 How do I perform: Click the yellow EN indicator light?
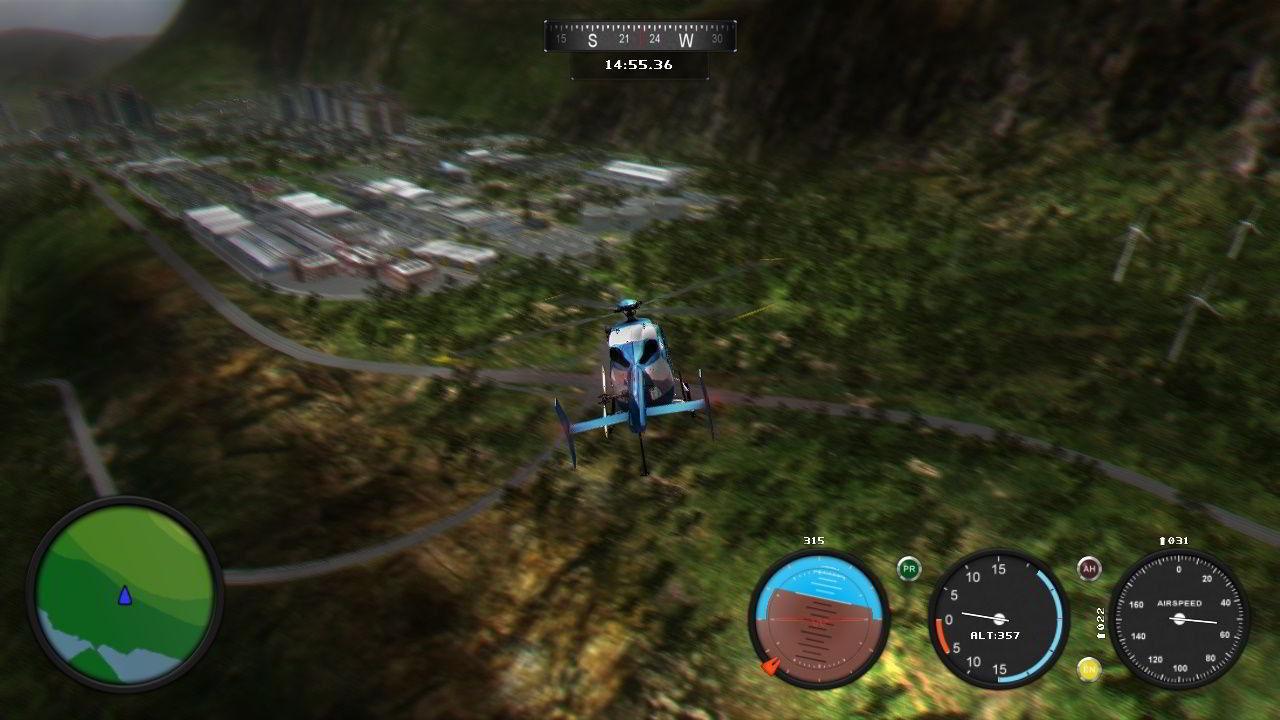click(x=1089, y=669)
